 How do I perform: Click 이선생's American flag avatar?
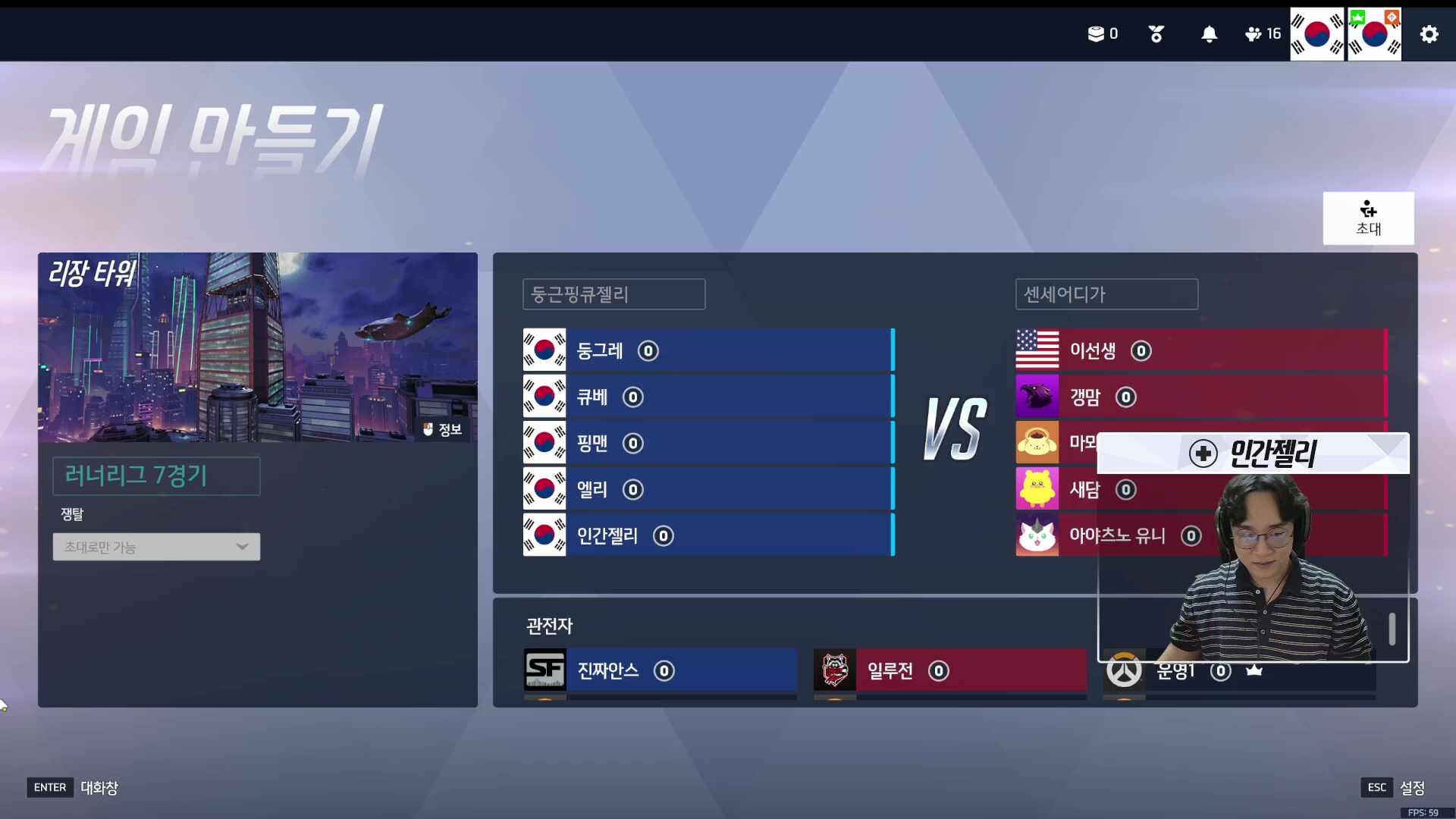pyautogui.click(x=1037, y=350)
